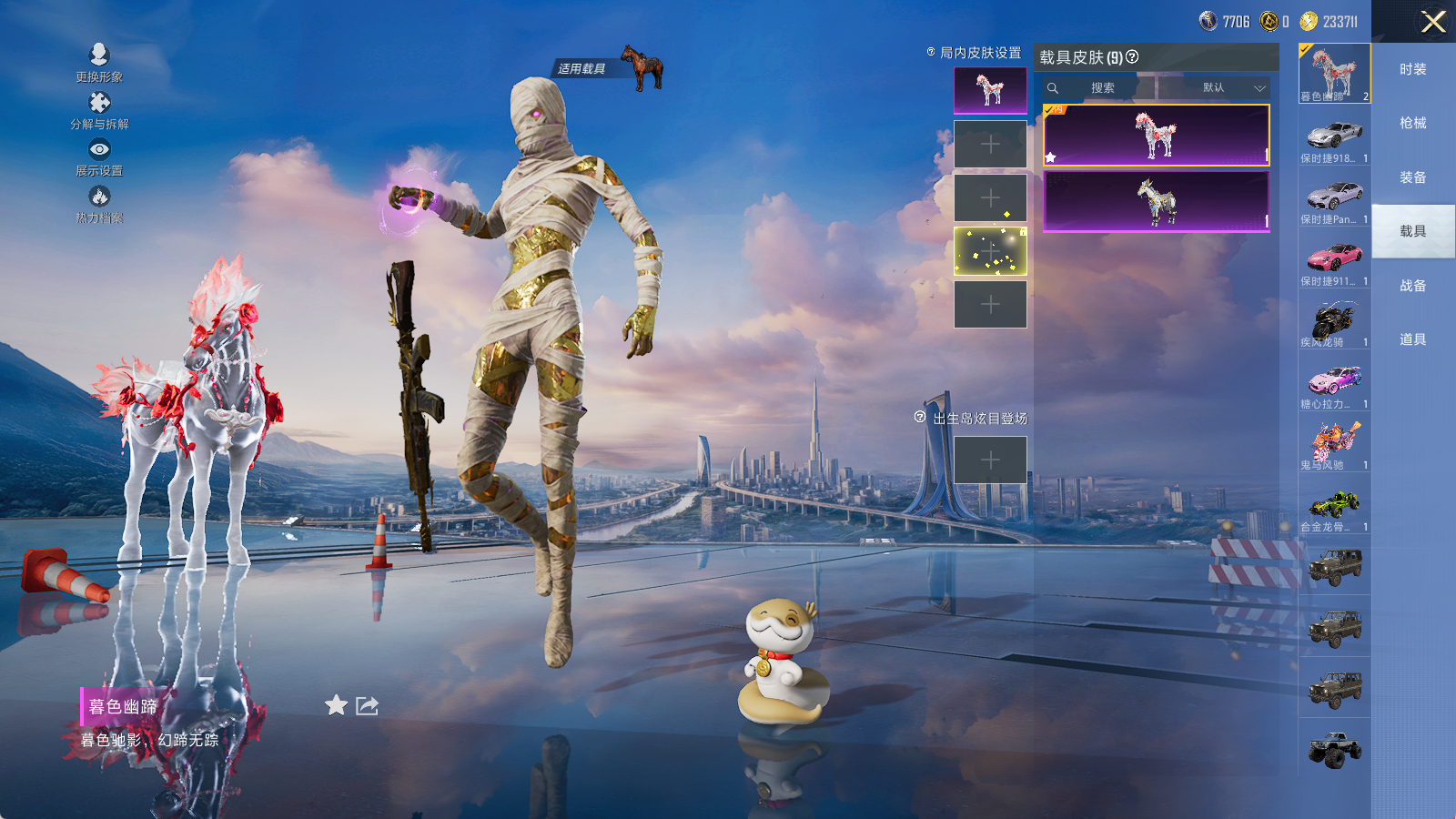
Task: Choose the 疾风龙骑 motorcycle thumbnail
Action: click(1334, 322)
